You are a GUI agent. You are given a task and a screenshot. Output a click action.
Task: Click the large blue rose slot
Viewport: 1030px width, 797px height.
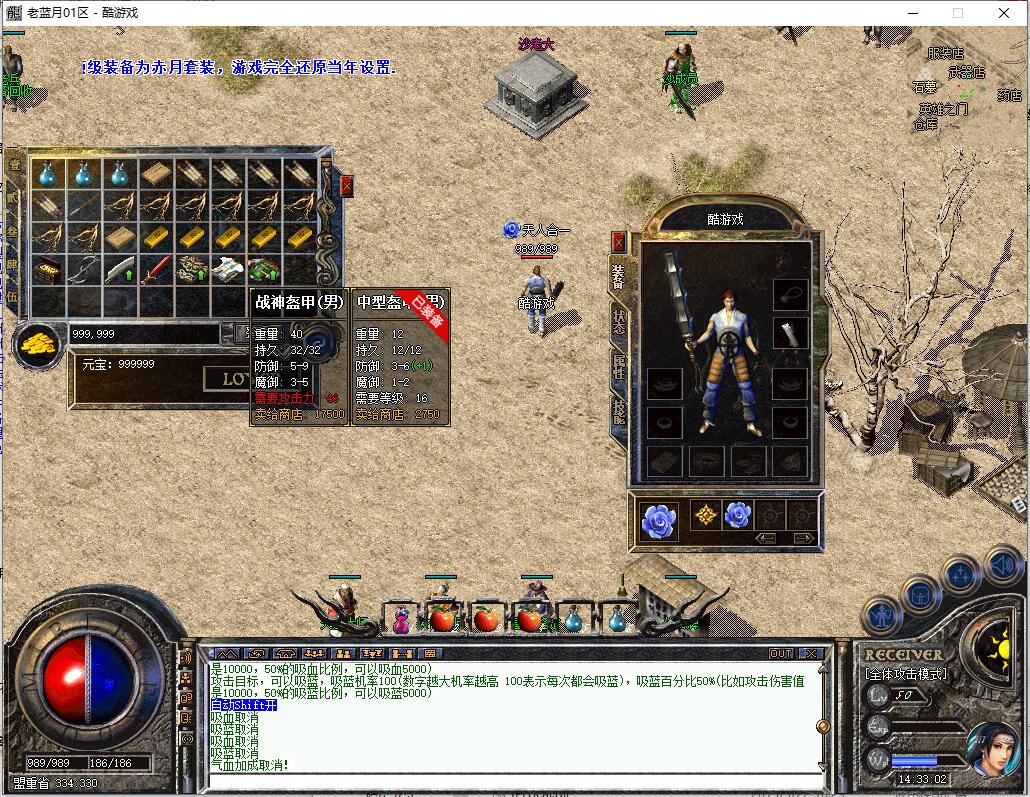pyautogui.click(x=658, y=520)
